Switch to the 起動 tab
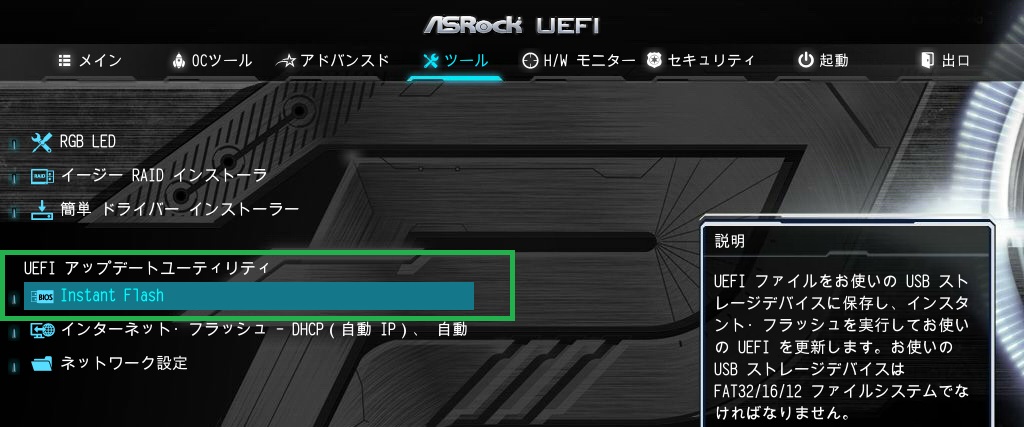This screenshot has height=427, width=1024. coord(822,61)
